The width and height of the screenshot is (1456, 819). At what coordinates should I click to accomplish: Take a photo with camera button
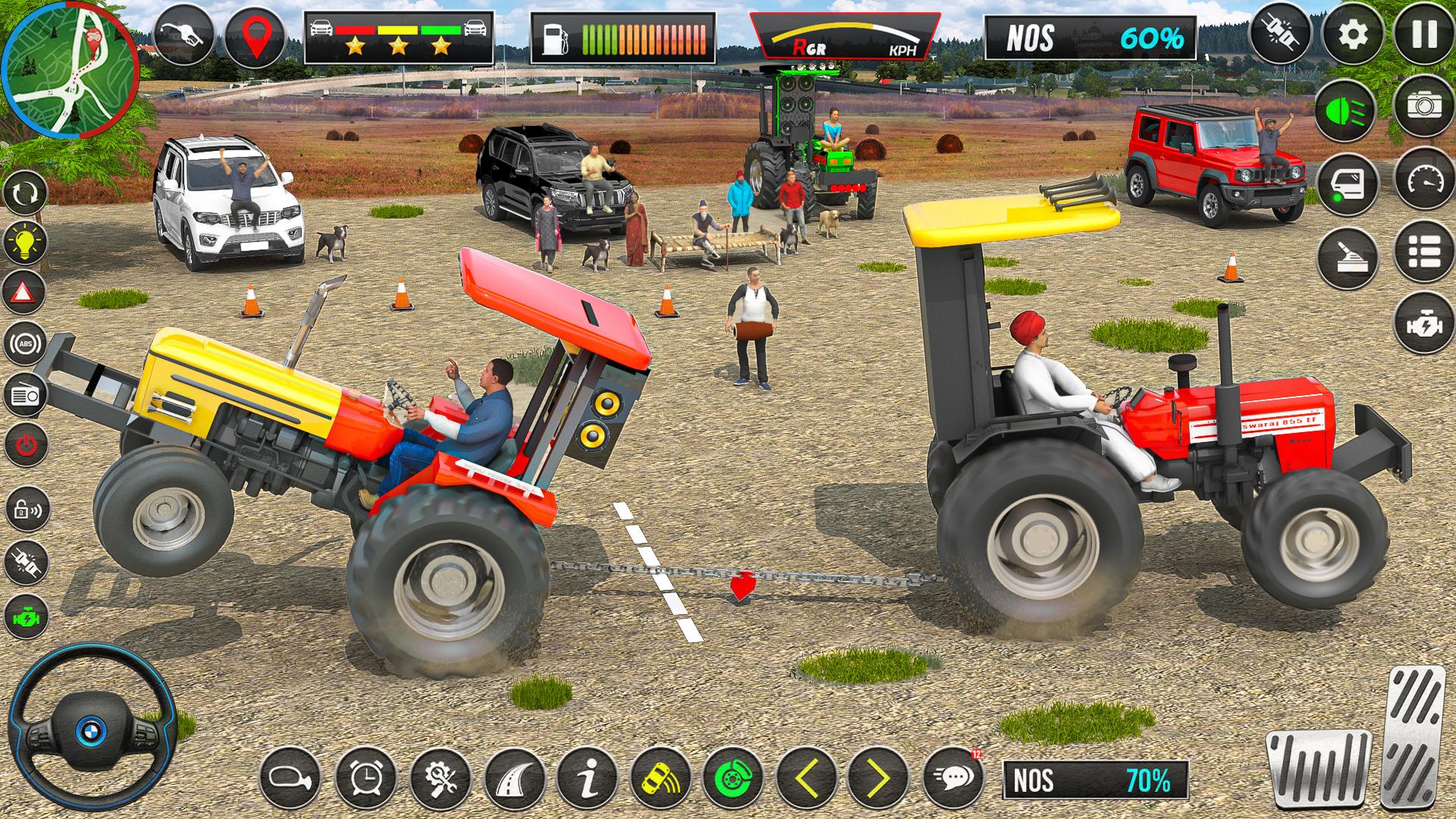[1423, 105]
